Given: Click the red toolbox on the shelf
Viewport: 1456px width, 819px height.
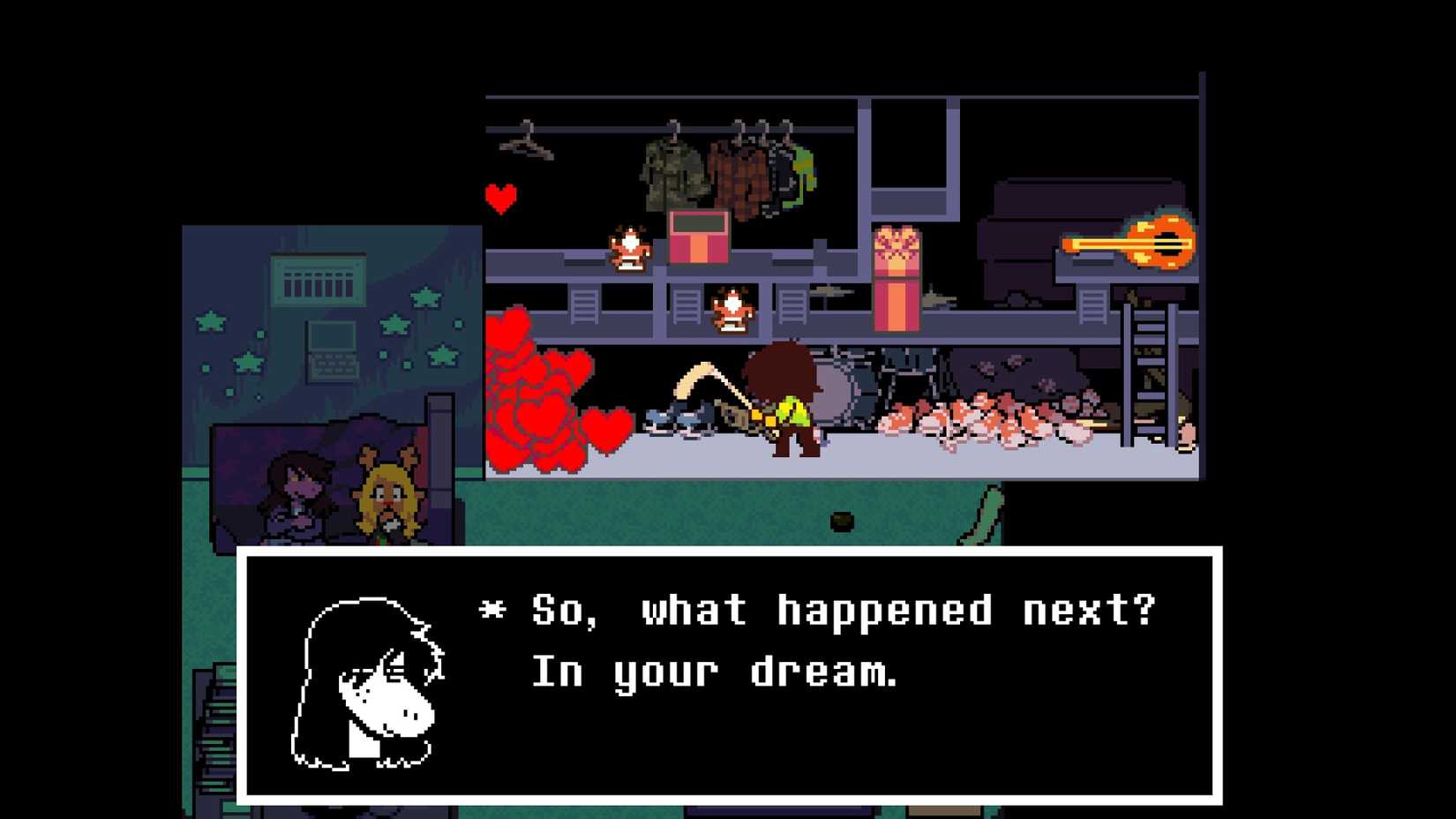Looking at the screenshot, I should (x=700, y=240).
